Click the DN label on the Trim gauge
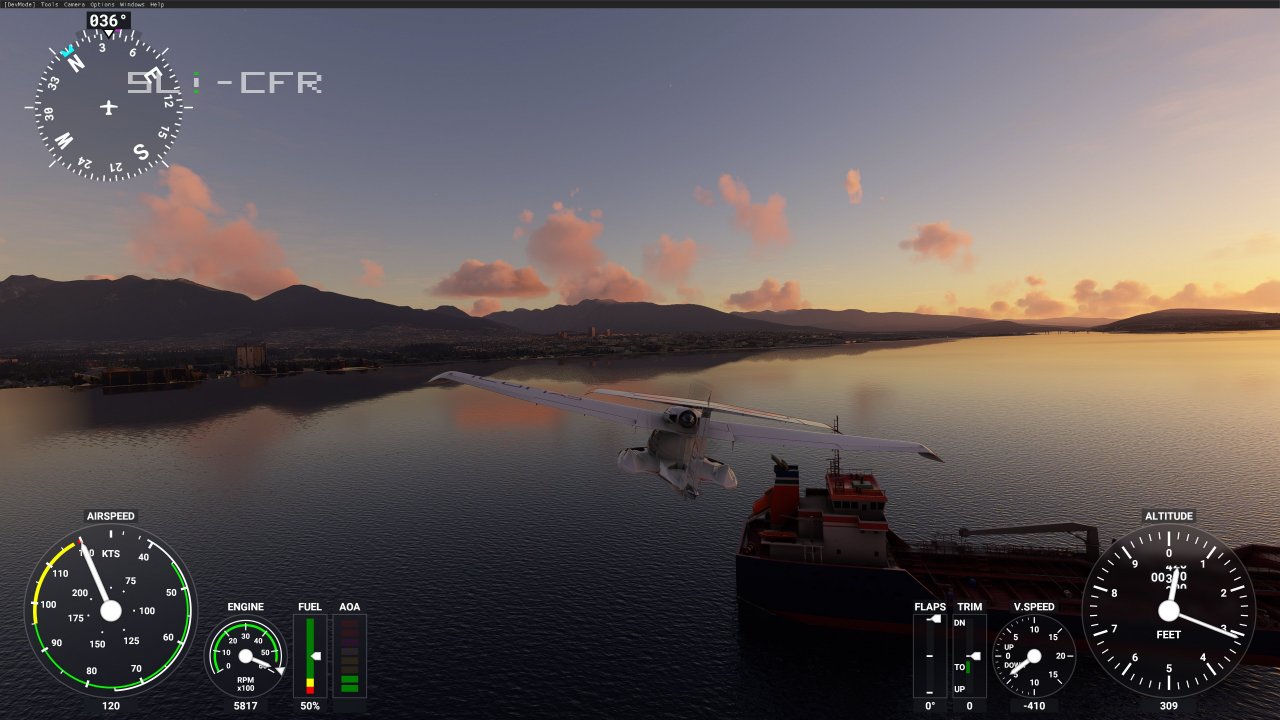The height and width of the screenshot is (720, 1280). pyautogui.click(x=959, y=621)
